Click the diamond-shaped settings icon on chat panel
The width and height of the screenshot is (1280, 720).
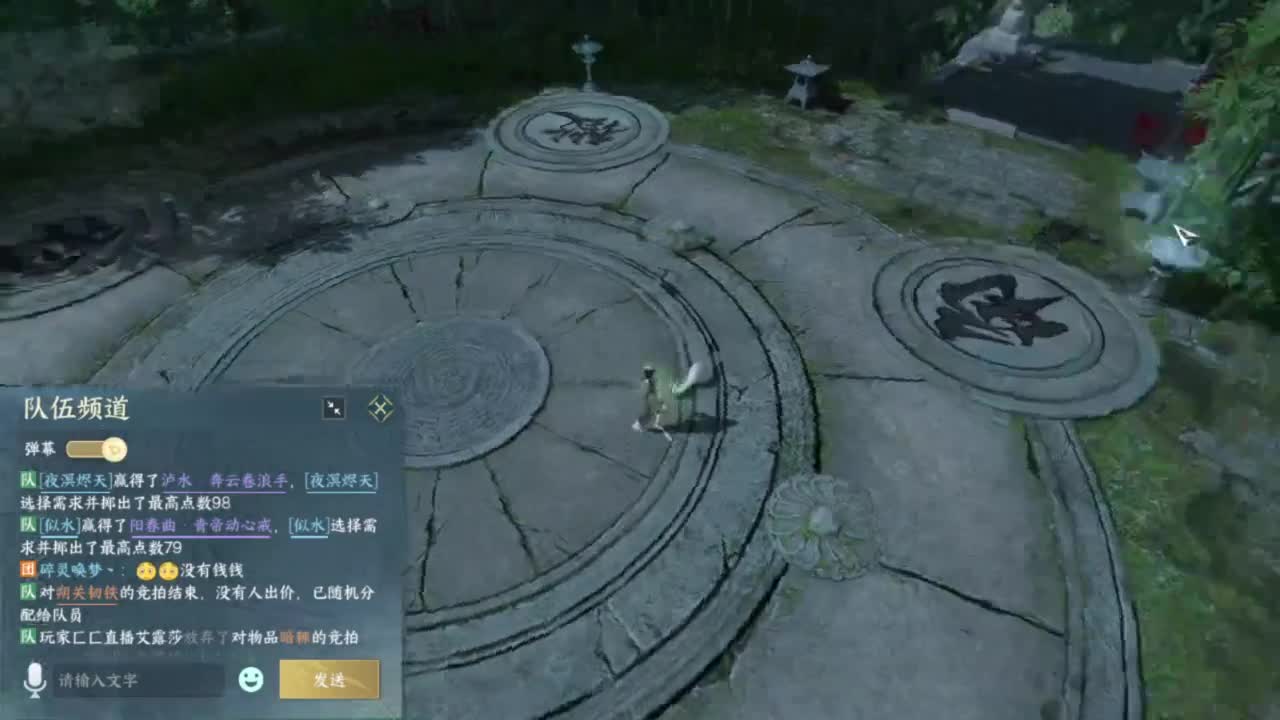[x=379, y=408]
